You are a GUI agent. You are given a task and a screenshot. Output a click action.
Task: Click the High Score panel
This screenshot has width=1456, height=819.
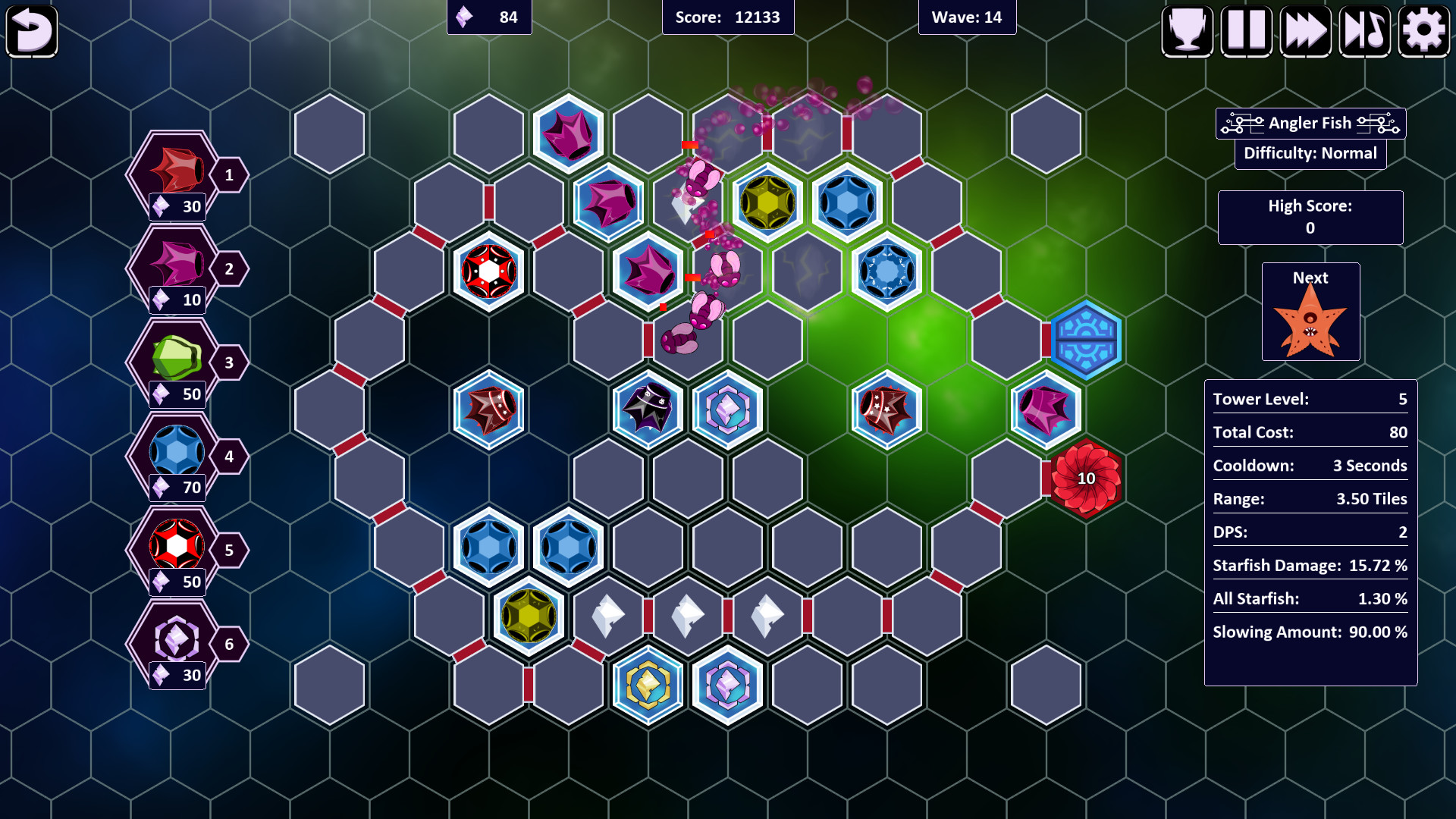pyautogui.click(x=1310, y=218)
